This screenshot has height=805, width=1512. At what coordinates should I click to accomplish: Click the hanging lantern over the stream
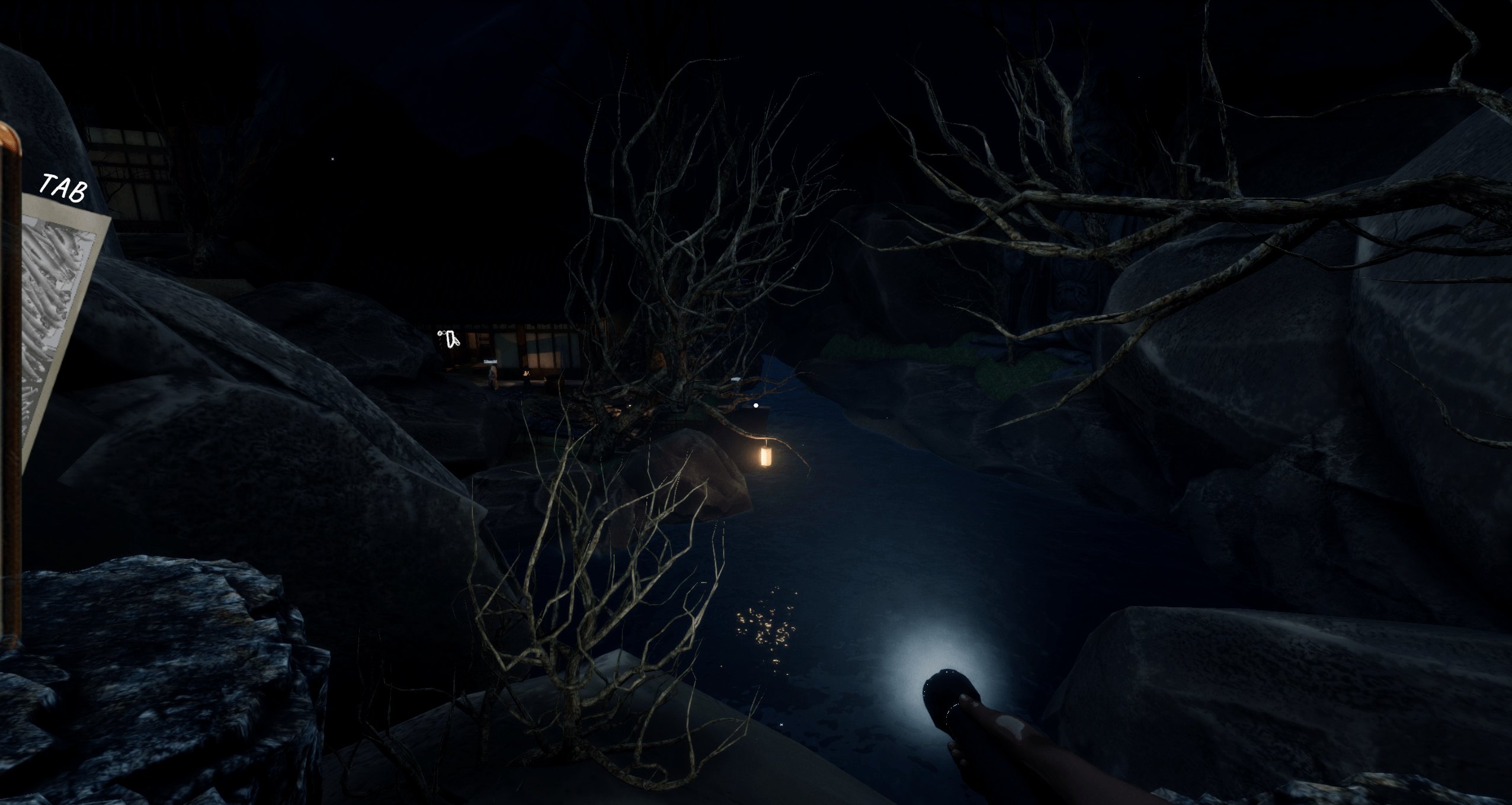pos(766,457)
